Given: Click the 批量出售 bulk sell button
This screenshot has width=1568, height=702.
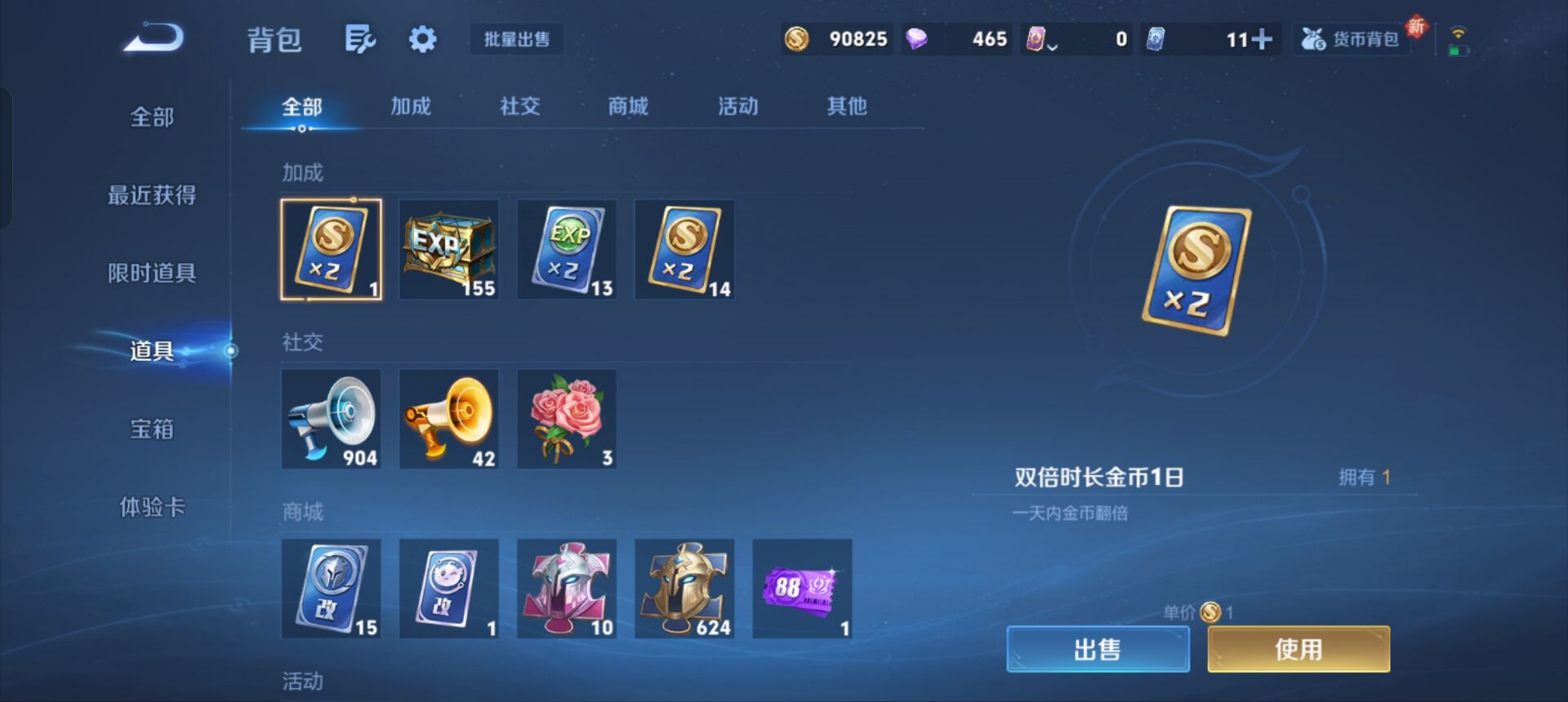Looking at the screenshot, I should tap(516, 40).
